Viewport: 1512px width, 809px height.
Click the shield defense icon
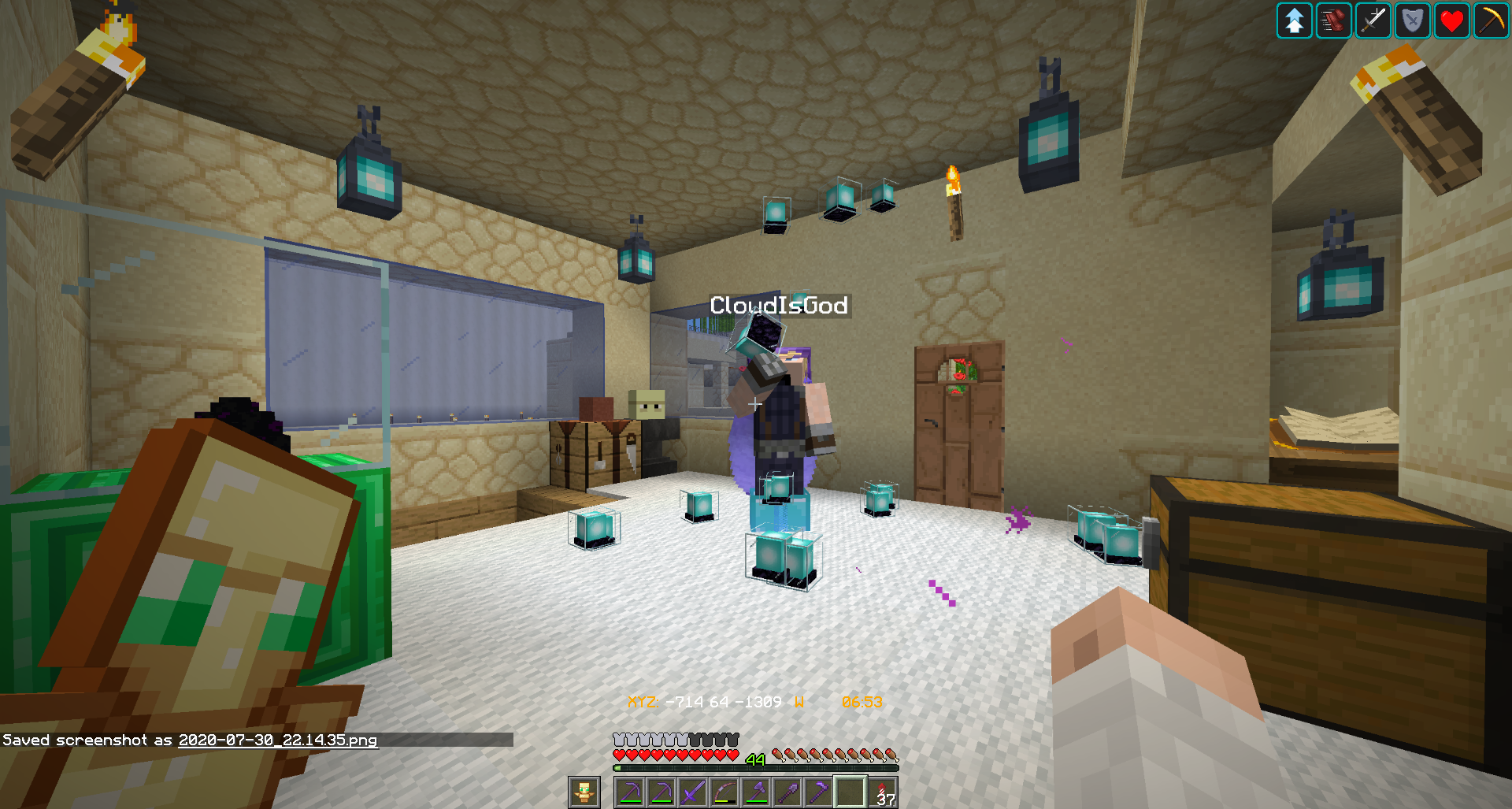click(x=1412, y=21)
